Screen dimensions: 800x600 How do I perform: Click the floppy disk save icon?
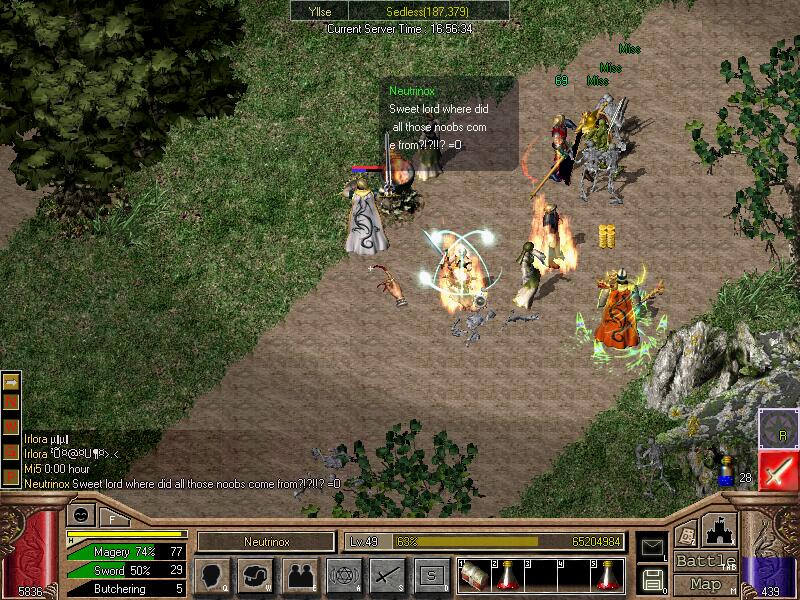point(652,578)
